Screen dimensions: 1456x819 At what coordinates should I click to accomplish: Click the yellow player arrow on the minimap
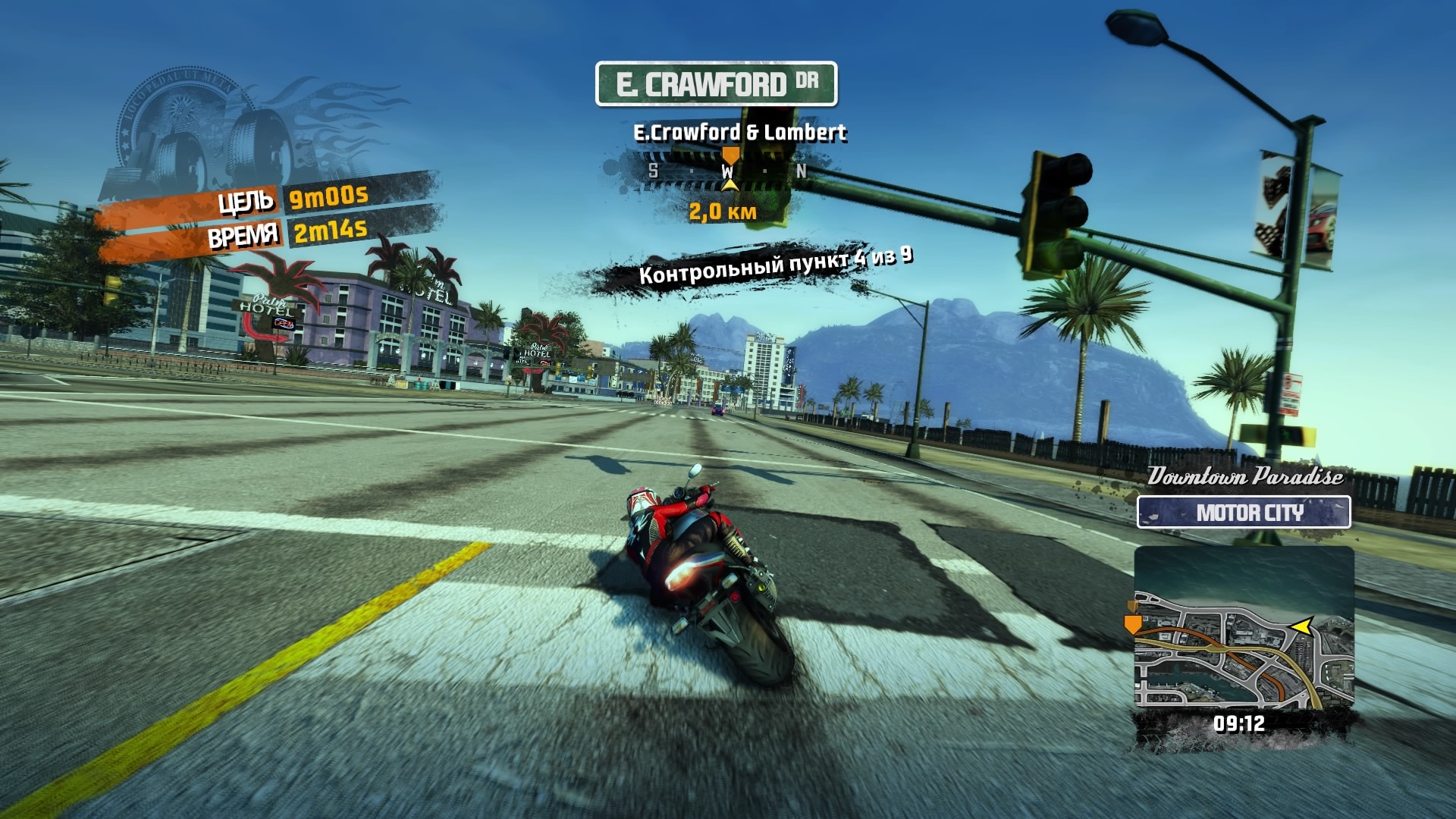click(1301, 626)
